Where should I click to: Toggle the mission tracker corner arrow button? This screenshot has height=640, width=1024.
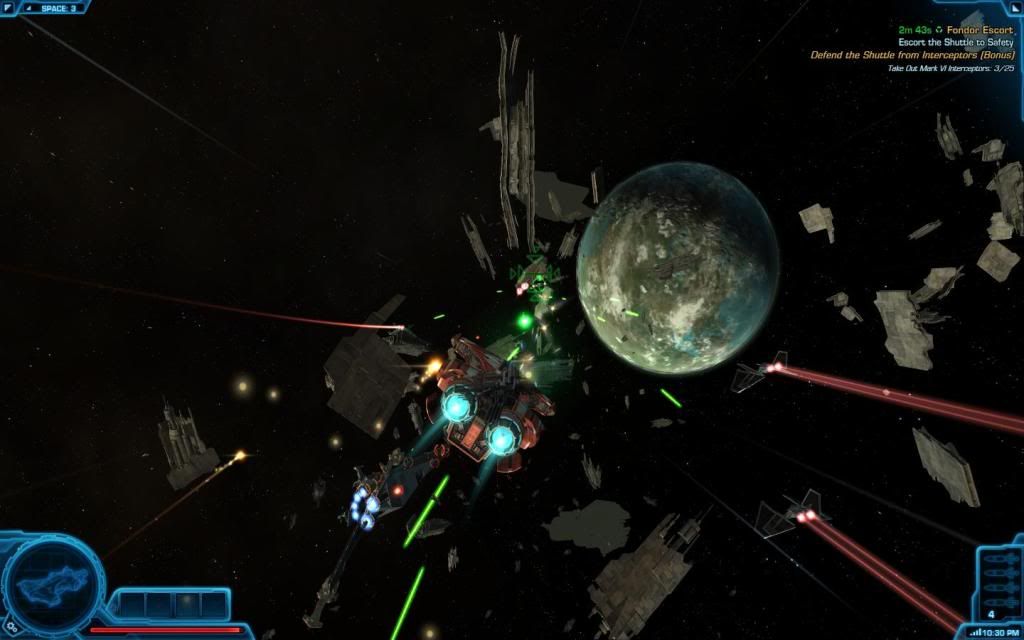[x=1012, y=8]
